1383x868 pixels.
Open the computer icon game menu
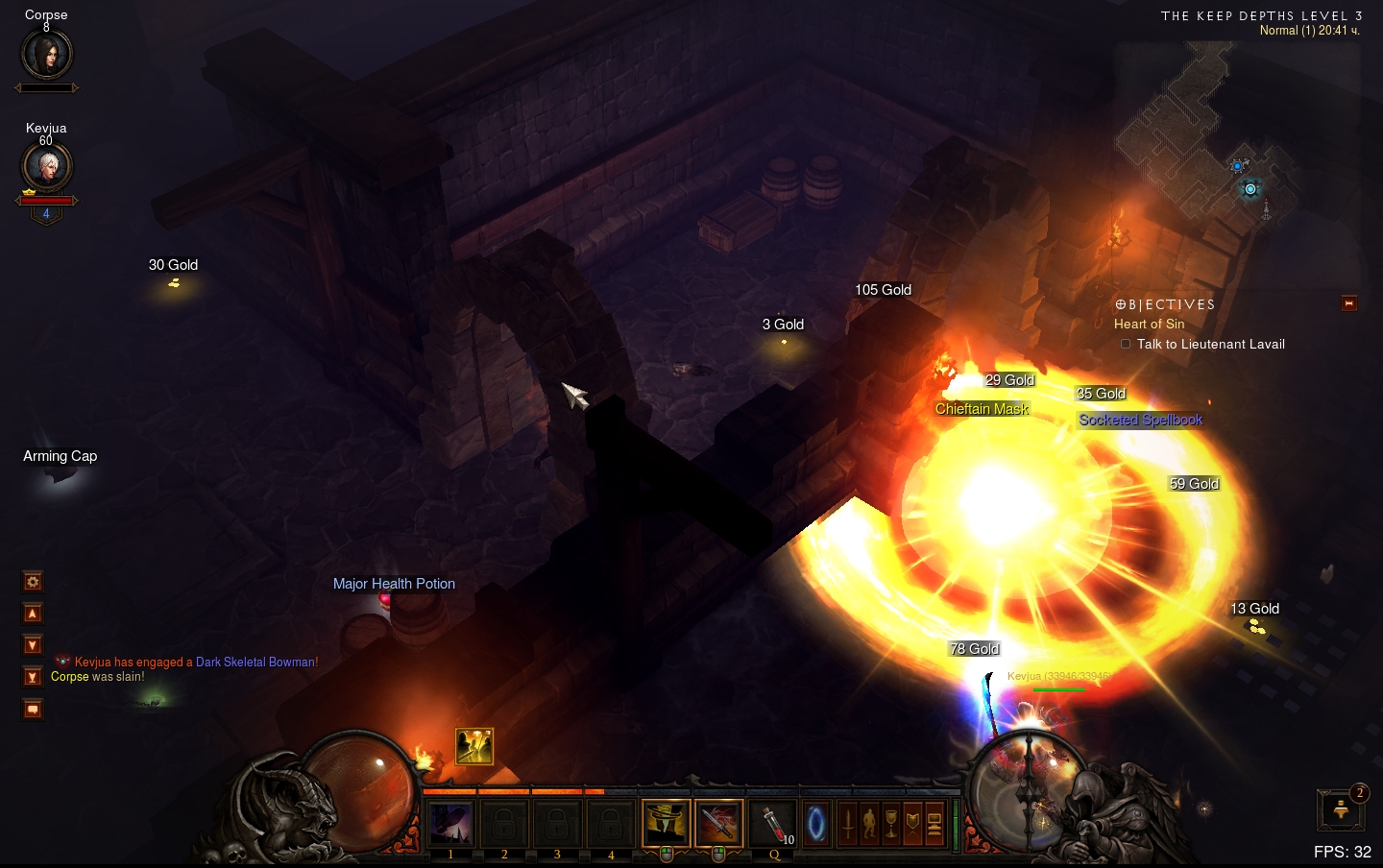pos(934,823)
